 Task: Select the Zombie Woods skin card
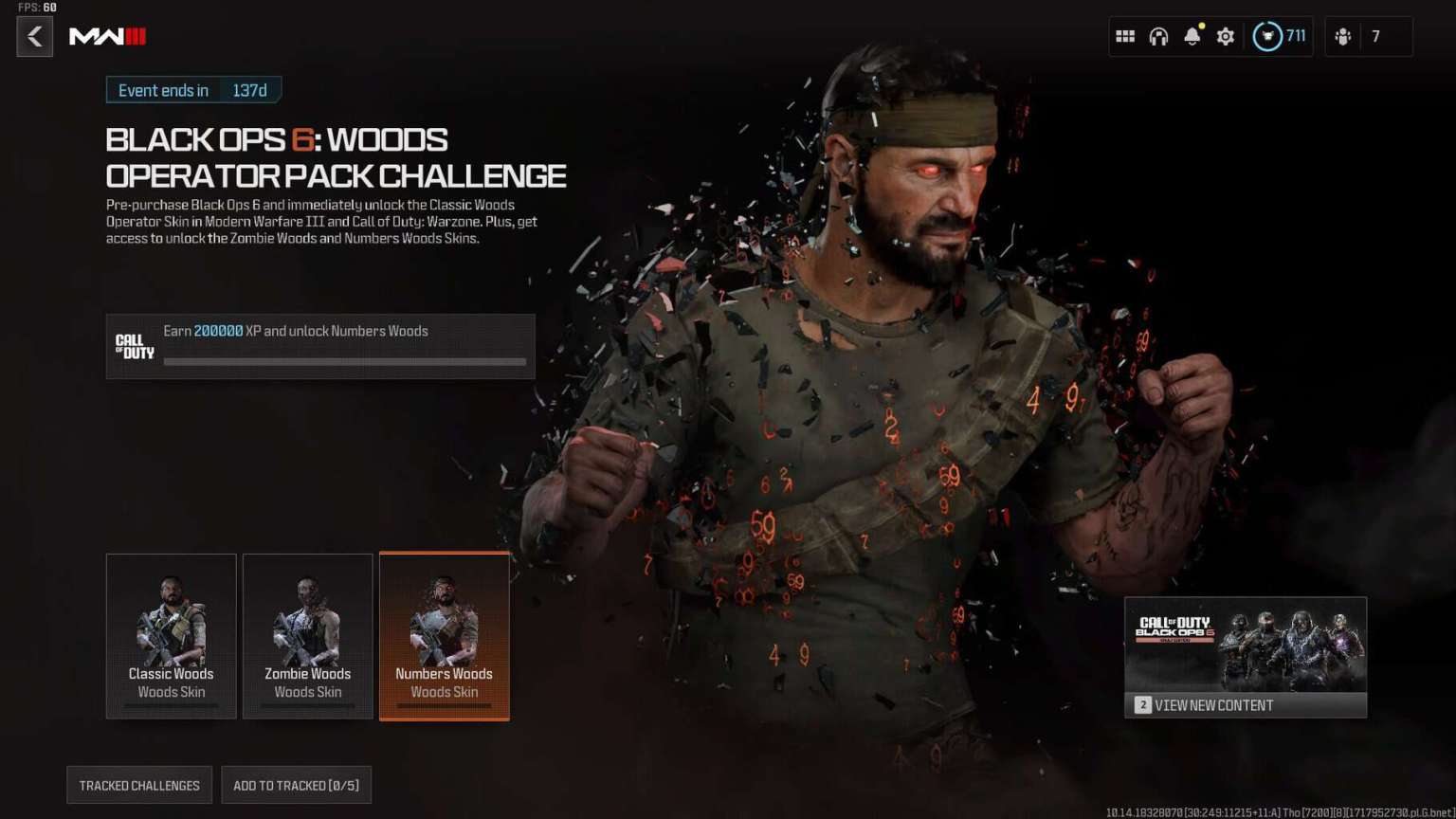tap(307, 635)
